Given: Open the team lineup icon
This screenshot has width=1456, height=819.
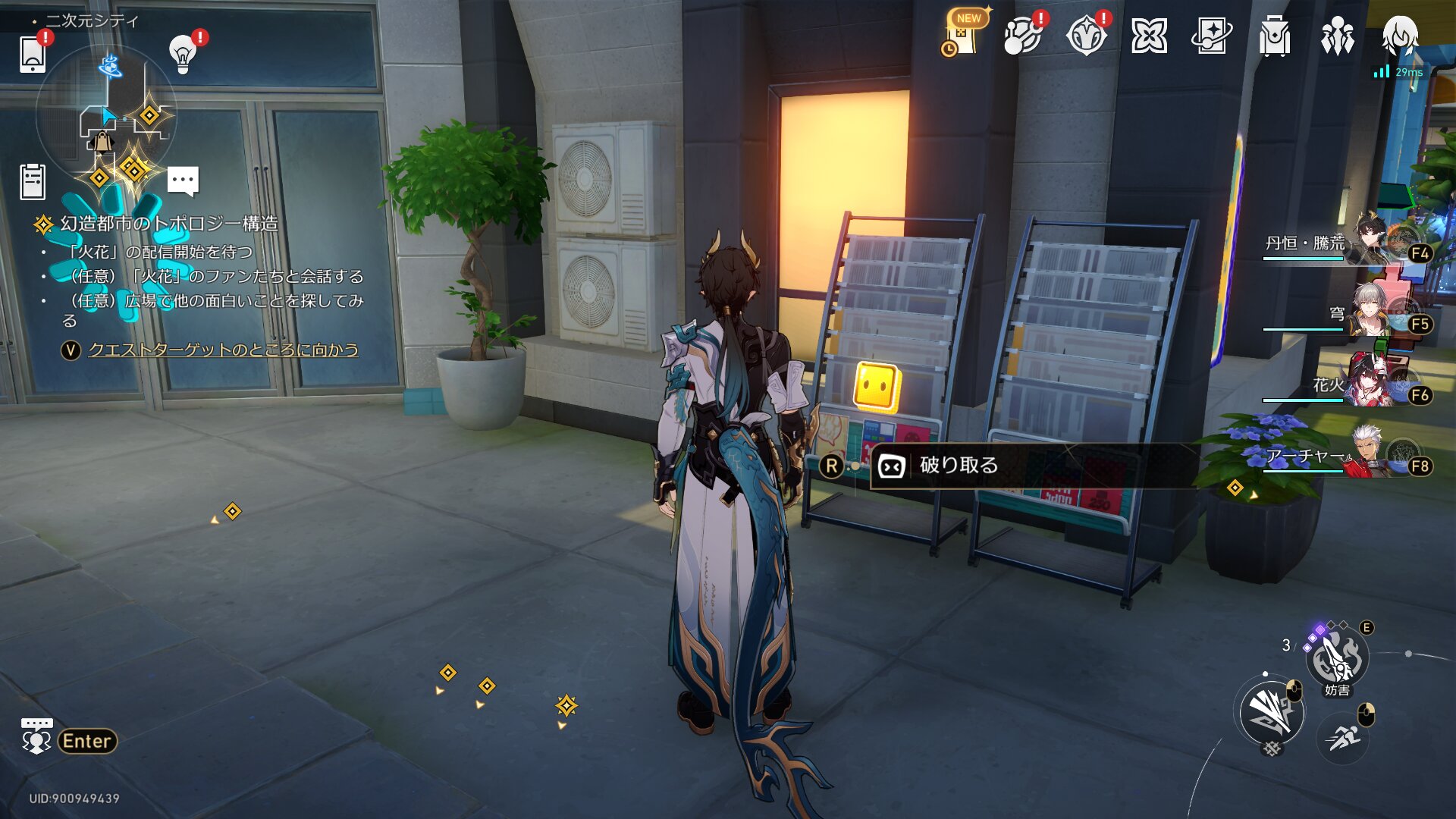Looking at the screenshot, I should coord(1337,36).
